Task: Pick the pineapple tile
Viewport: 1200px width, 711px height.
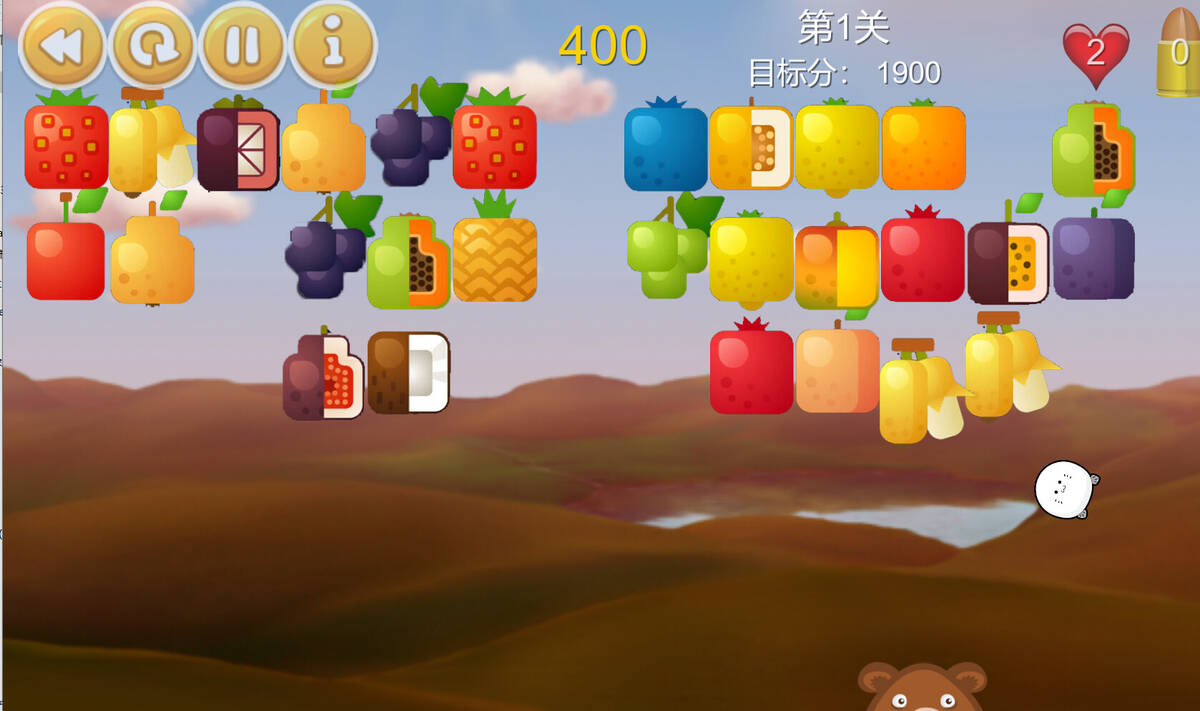Action: pyautogui.click(x=494, y=258)
